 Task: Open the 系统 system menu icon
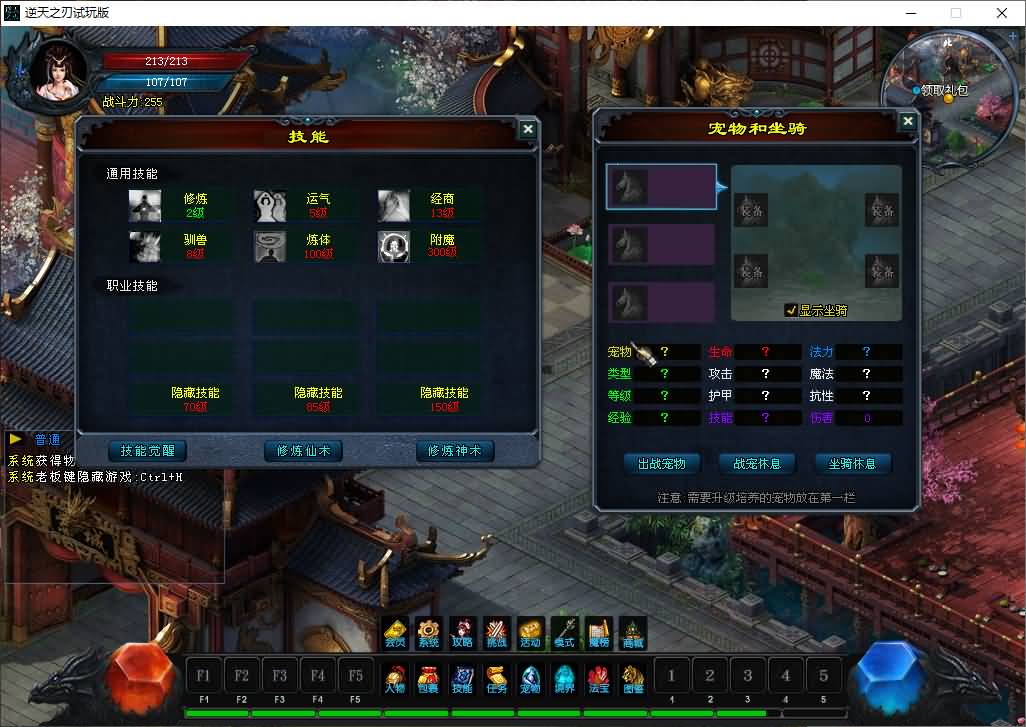(428, 634)
